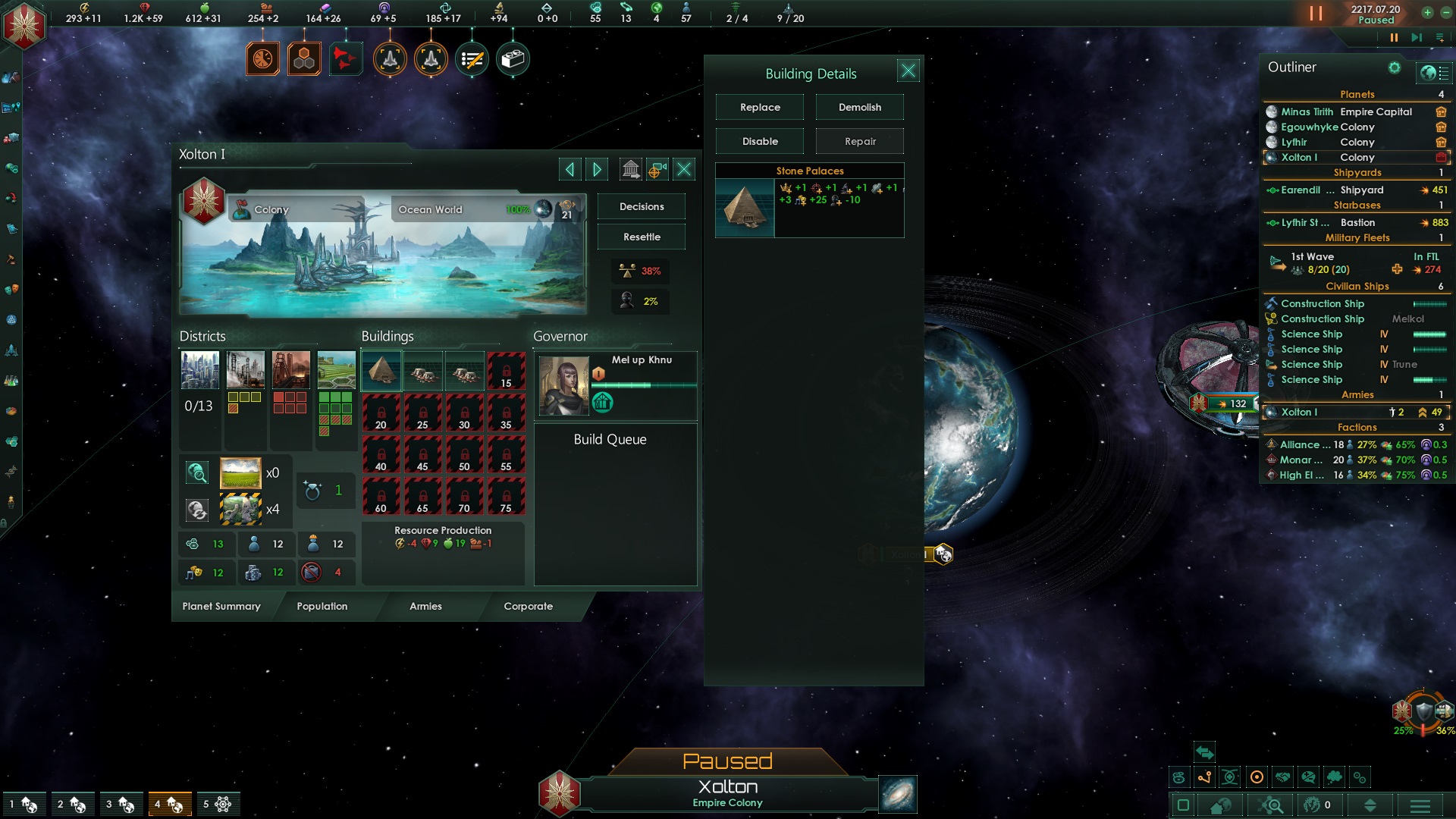Screen dimensions: 1456x819
Task: Open planet Decisions
Action: point(642,206)
